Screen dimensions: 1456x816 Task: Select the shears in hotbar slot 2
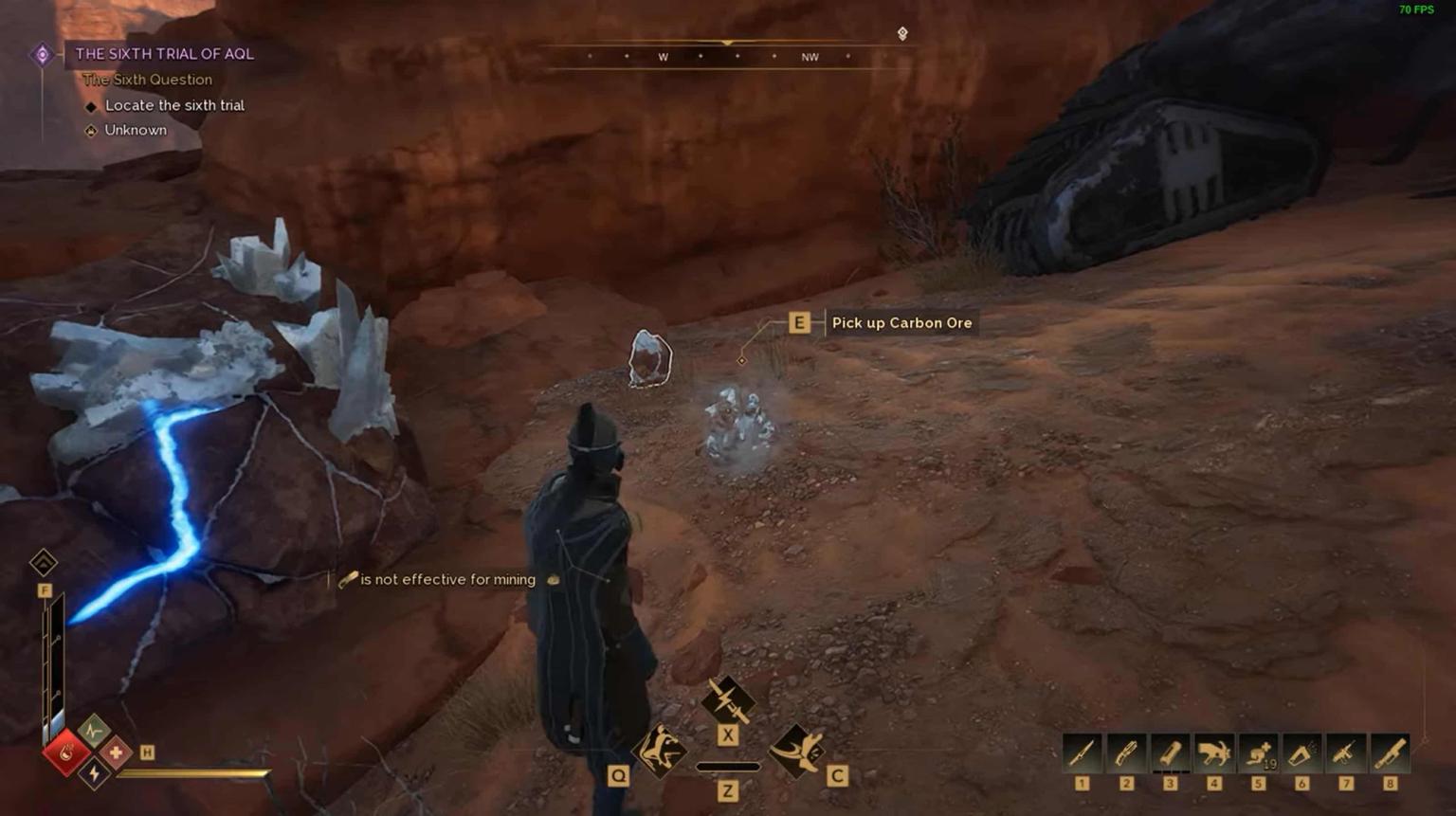pyautogui.click(x=1126, y=751)
